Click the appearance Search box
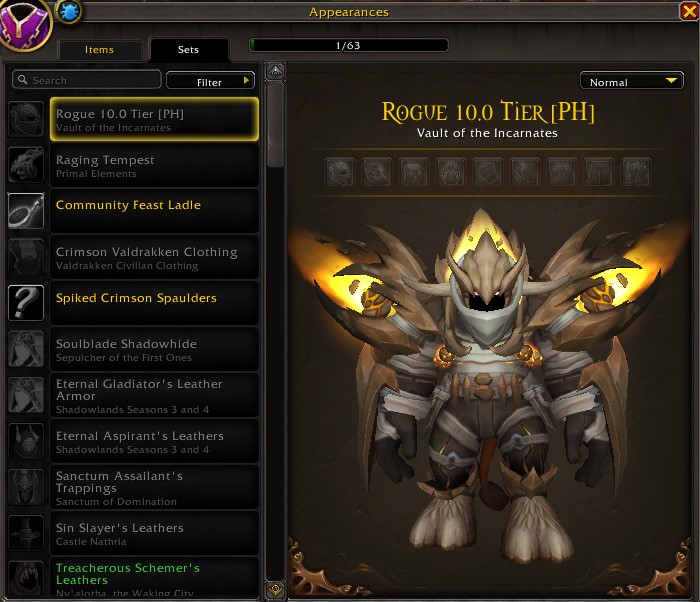This screenshot has height=602, width=700. click(x=87, y=80)
